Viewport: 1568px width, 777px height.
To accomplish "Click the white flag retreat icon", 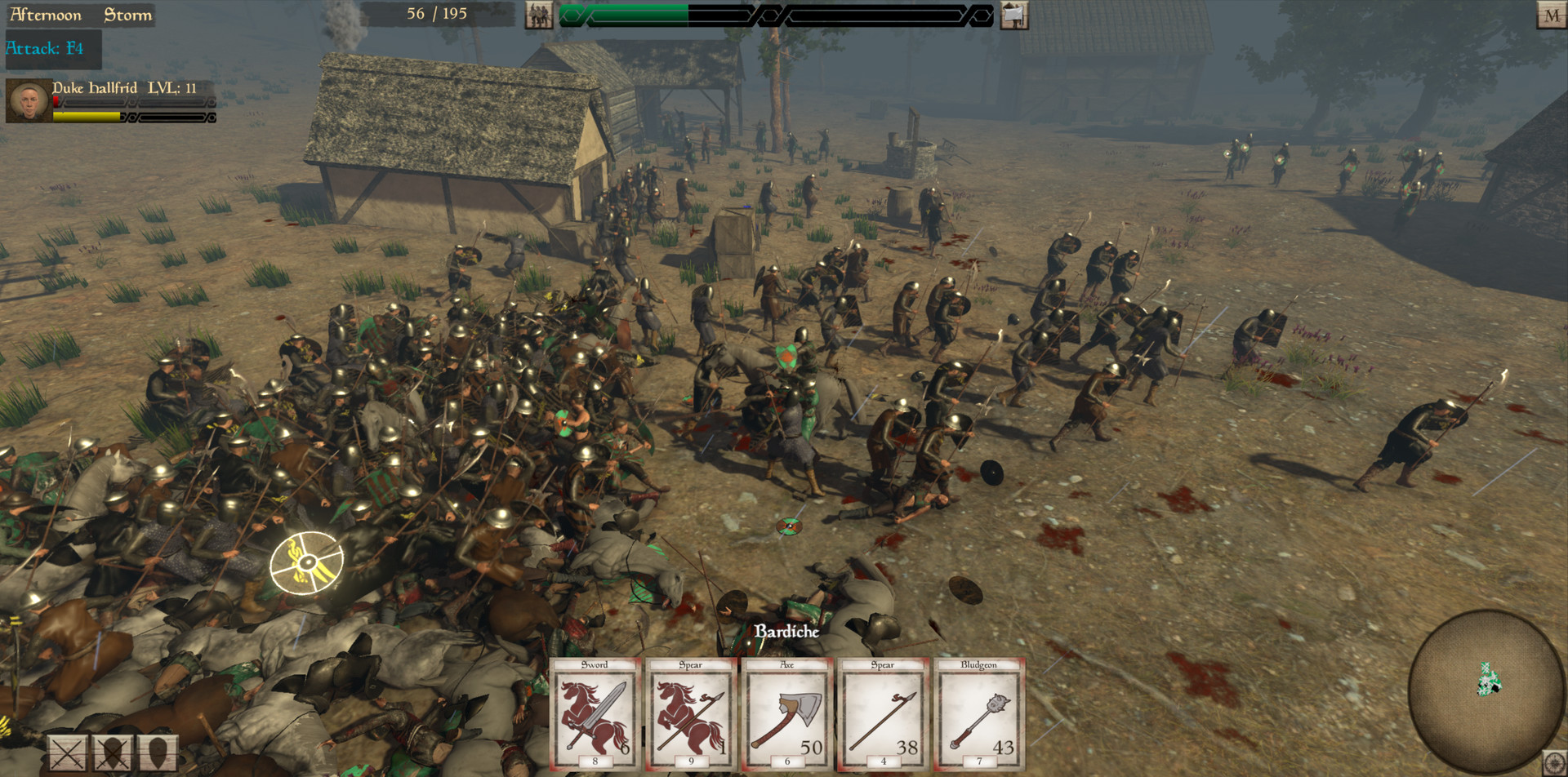I will [x=1013, y=15].
